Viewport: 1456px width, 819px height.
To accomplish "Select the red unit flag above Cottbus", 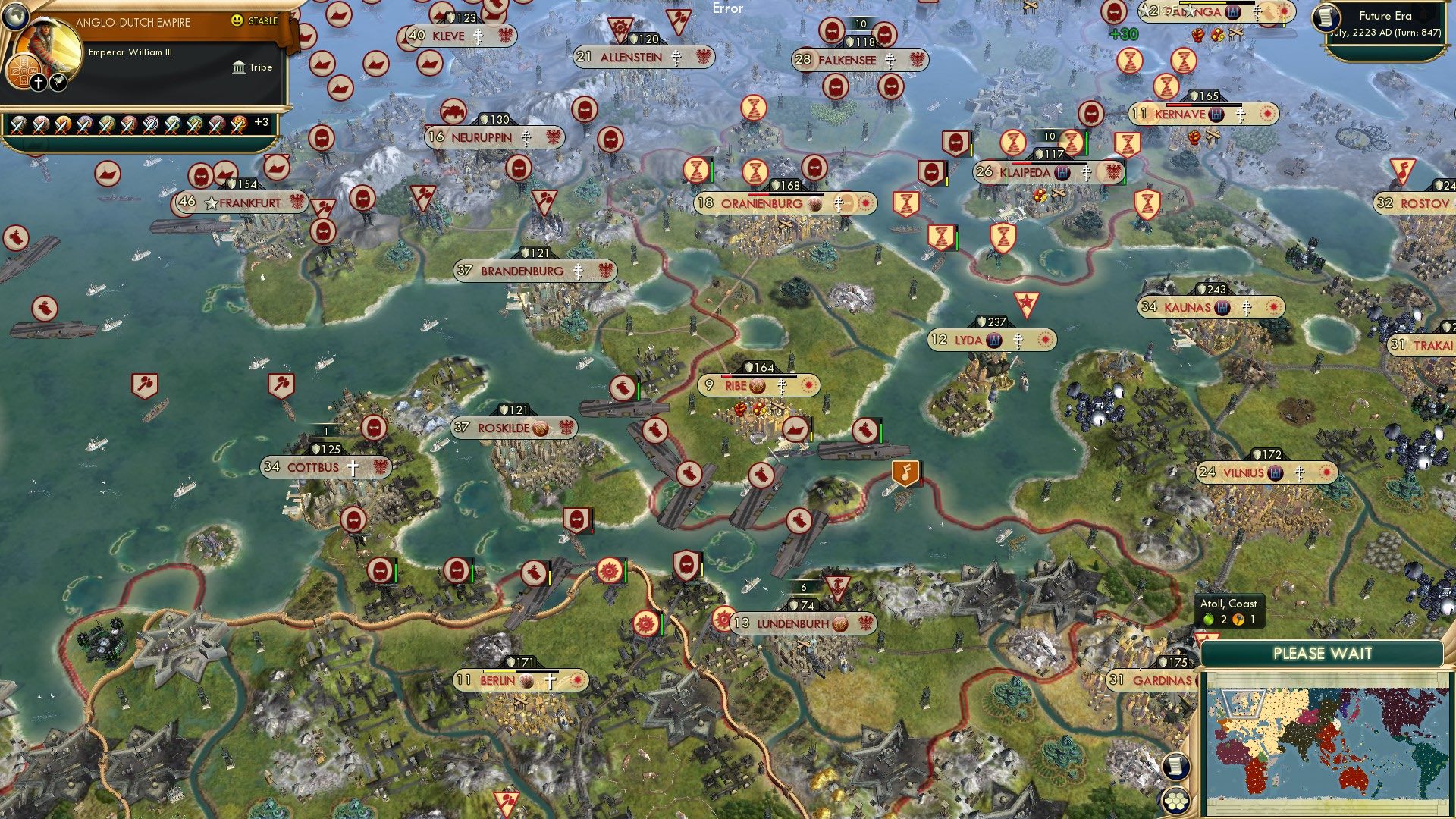I will point(373,425).
